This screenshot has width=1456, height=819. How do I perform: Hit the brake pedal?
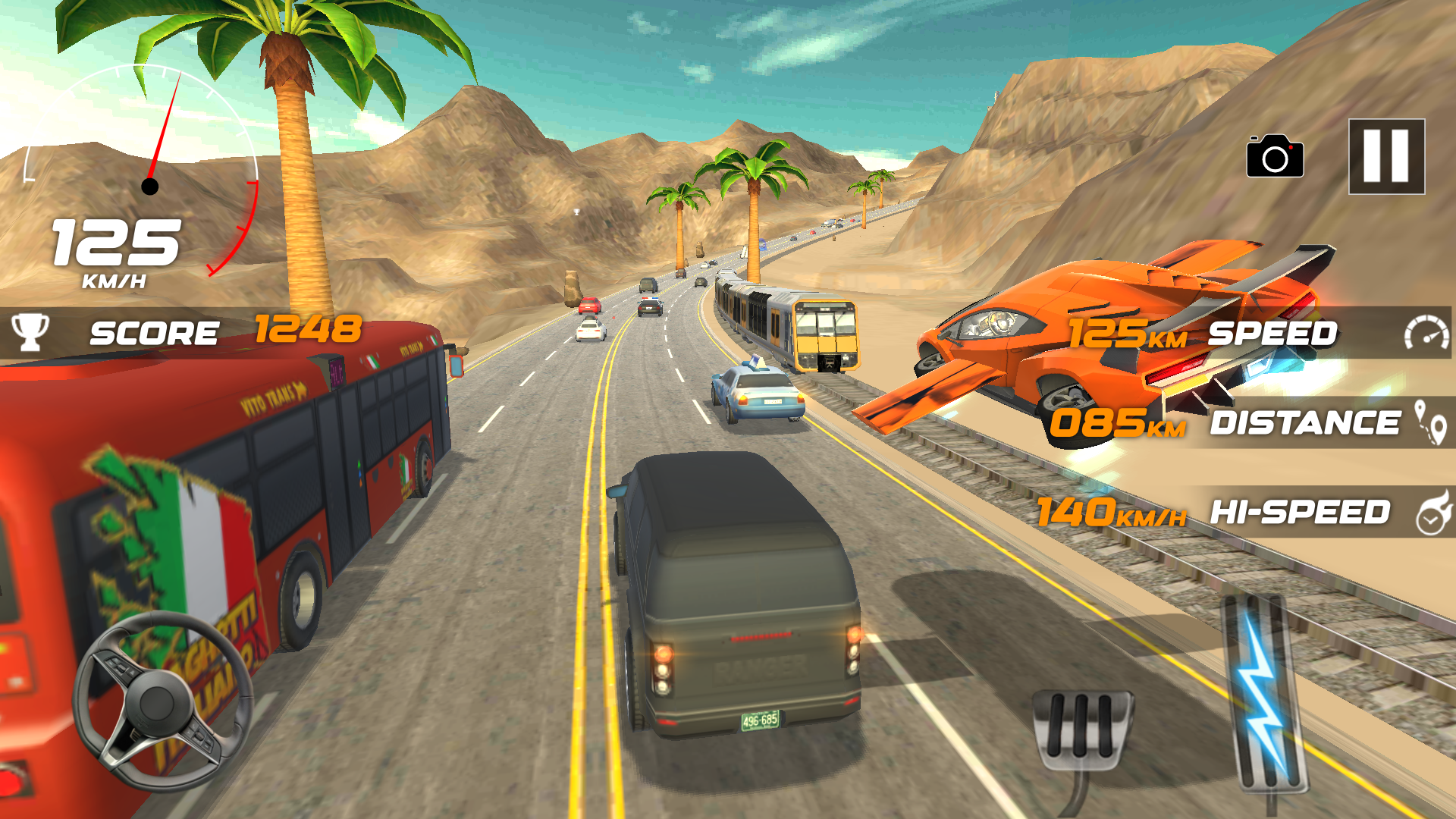1082,726
